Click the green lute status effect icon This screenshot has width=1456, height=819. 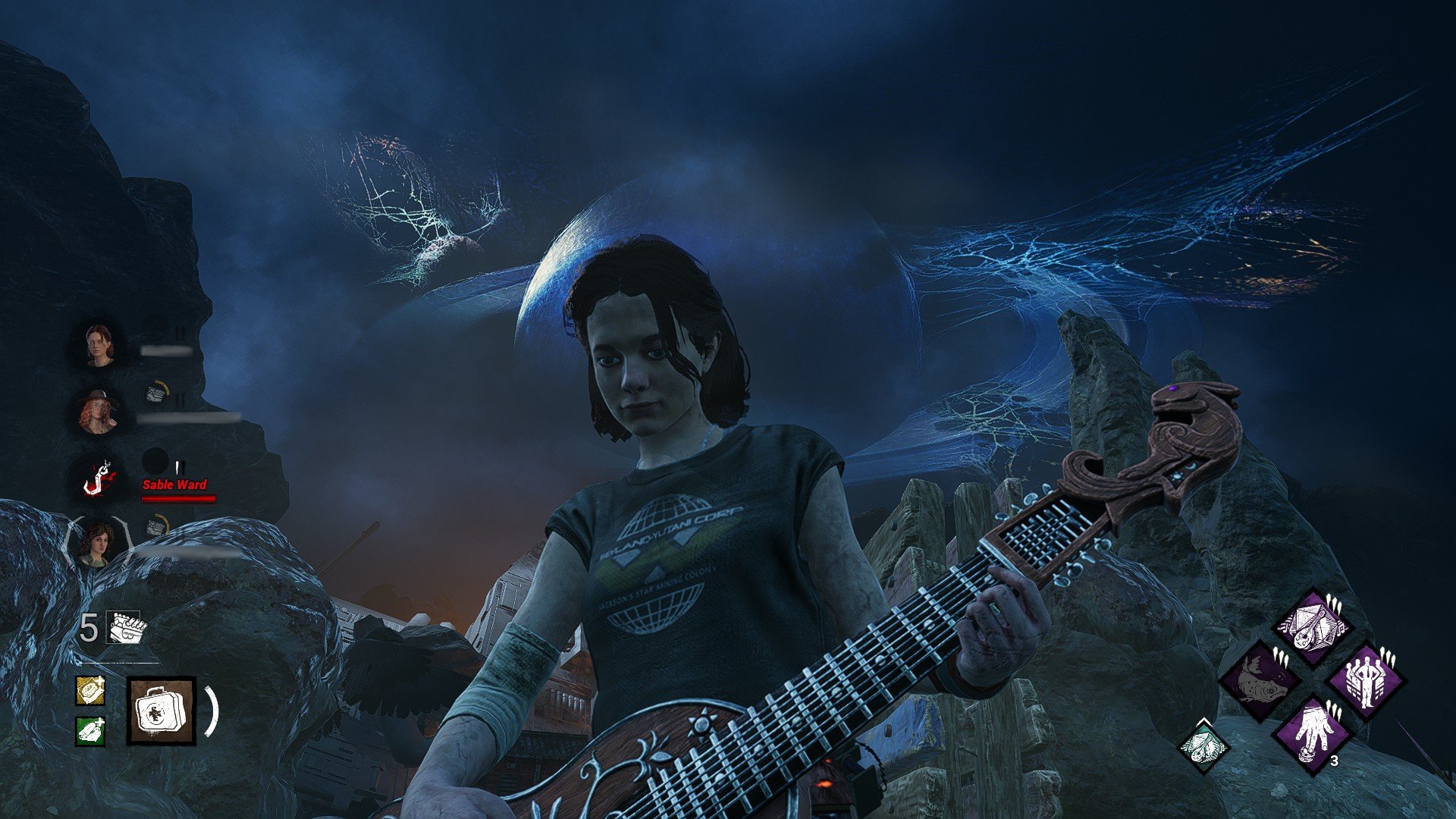tap(1203, 745)
